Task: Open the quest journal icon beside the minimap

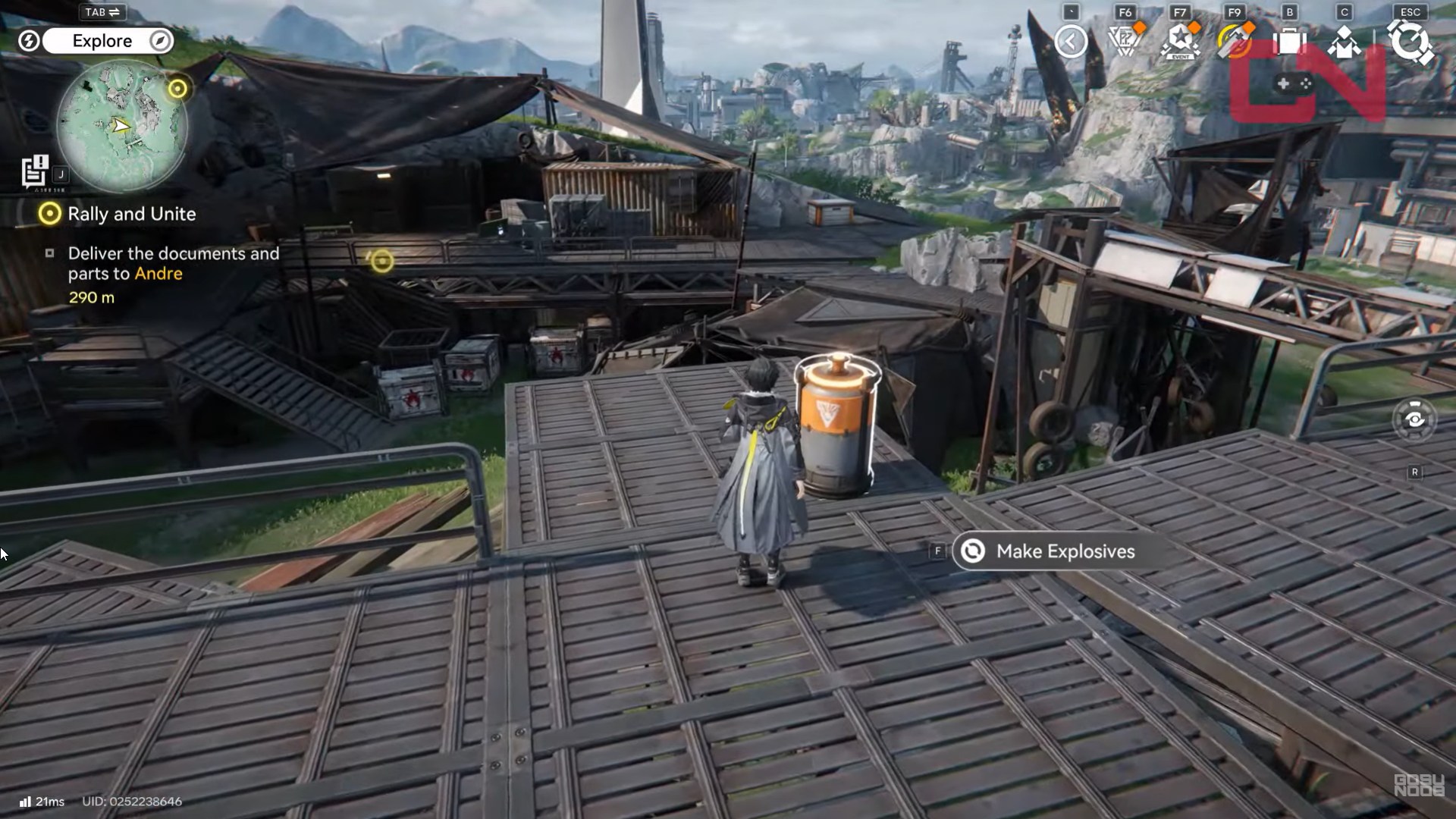Action: point(36,170)
